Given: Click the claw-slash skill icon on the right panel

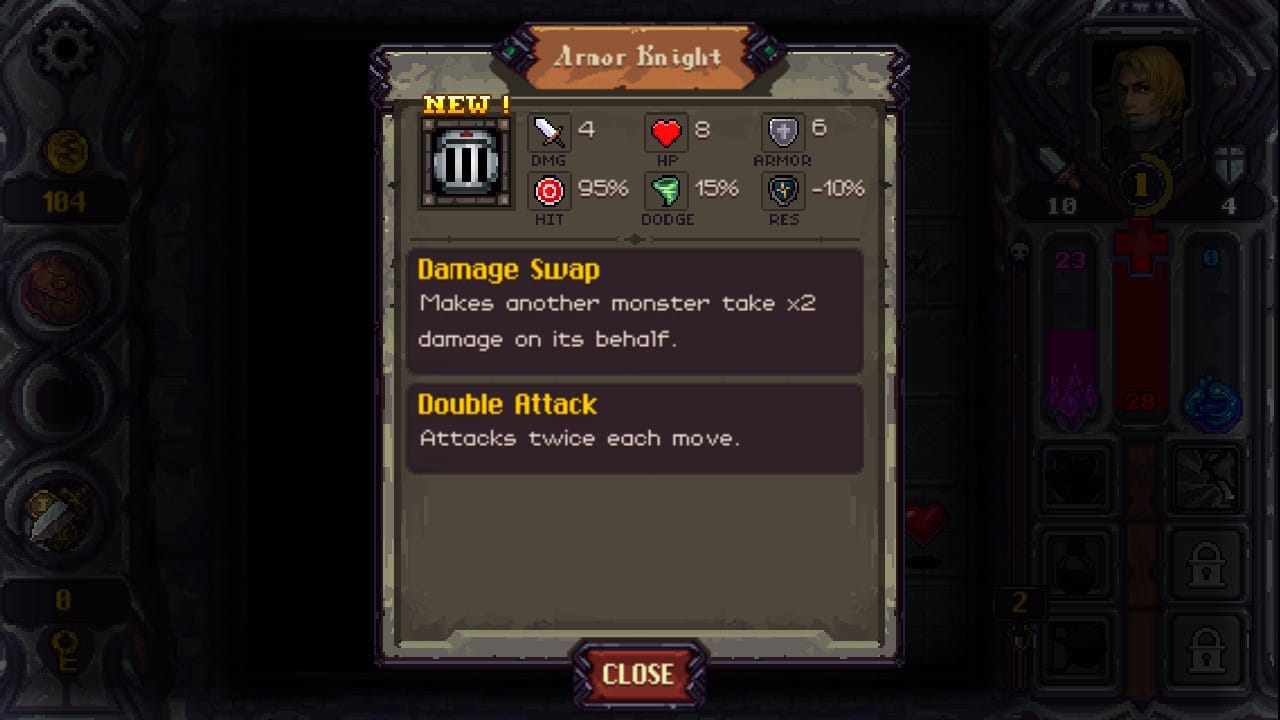Looking at the screenshot, I should [1207, 480].
